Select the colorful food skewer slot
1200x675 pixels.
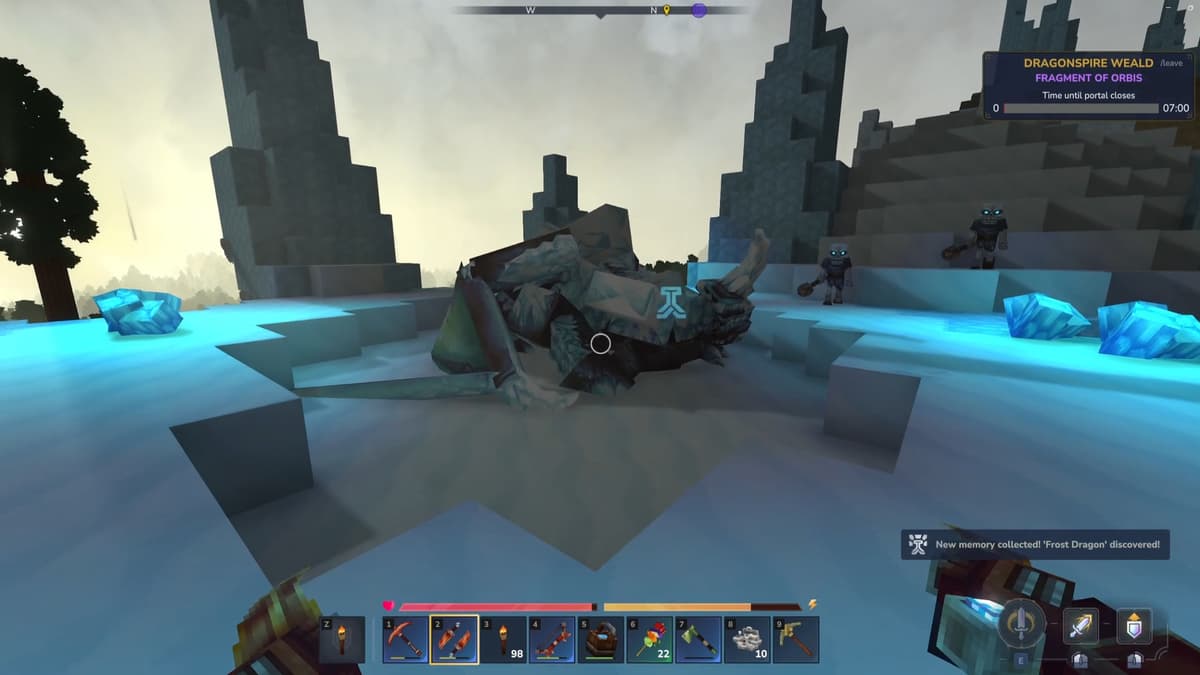tap(650, 639)
